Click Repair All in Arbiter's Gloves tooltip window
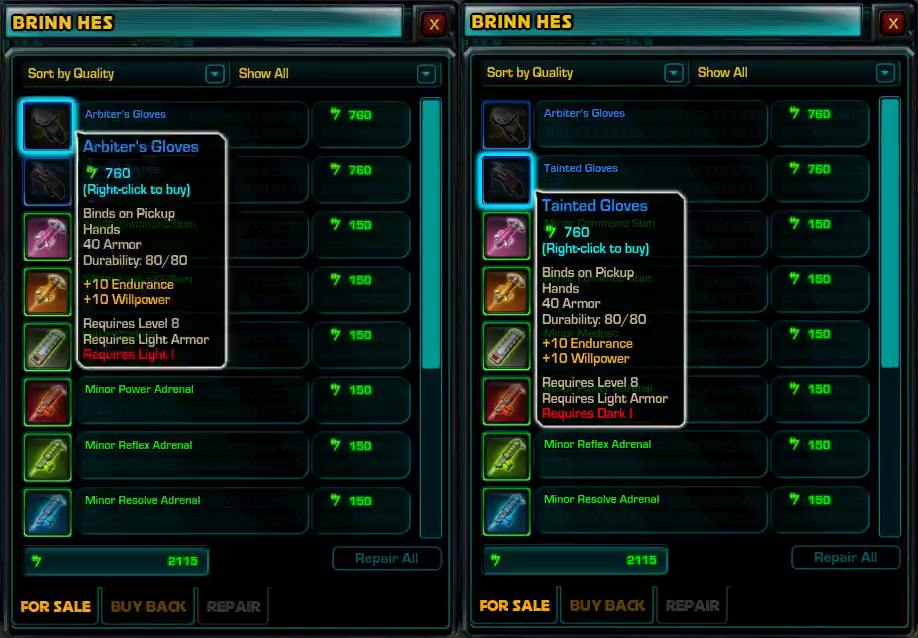The image size is (918, 638). click(386, 559)
